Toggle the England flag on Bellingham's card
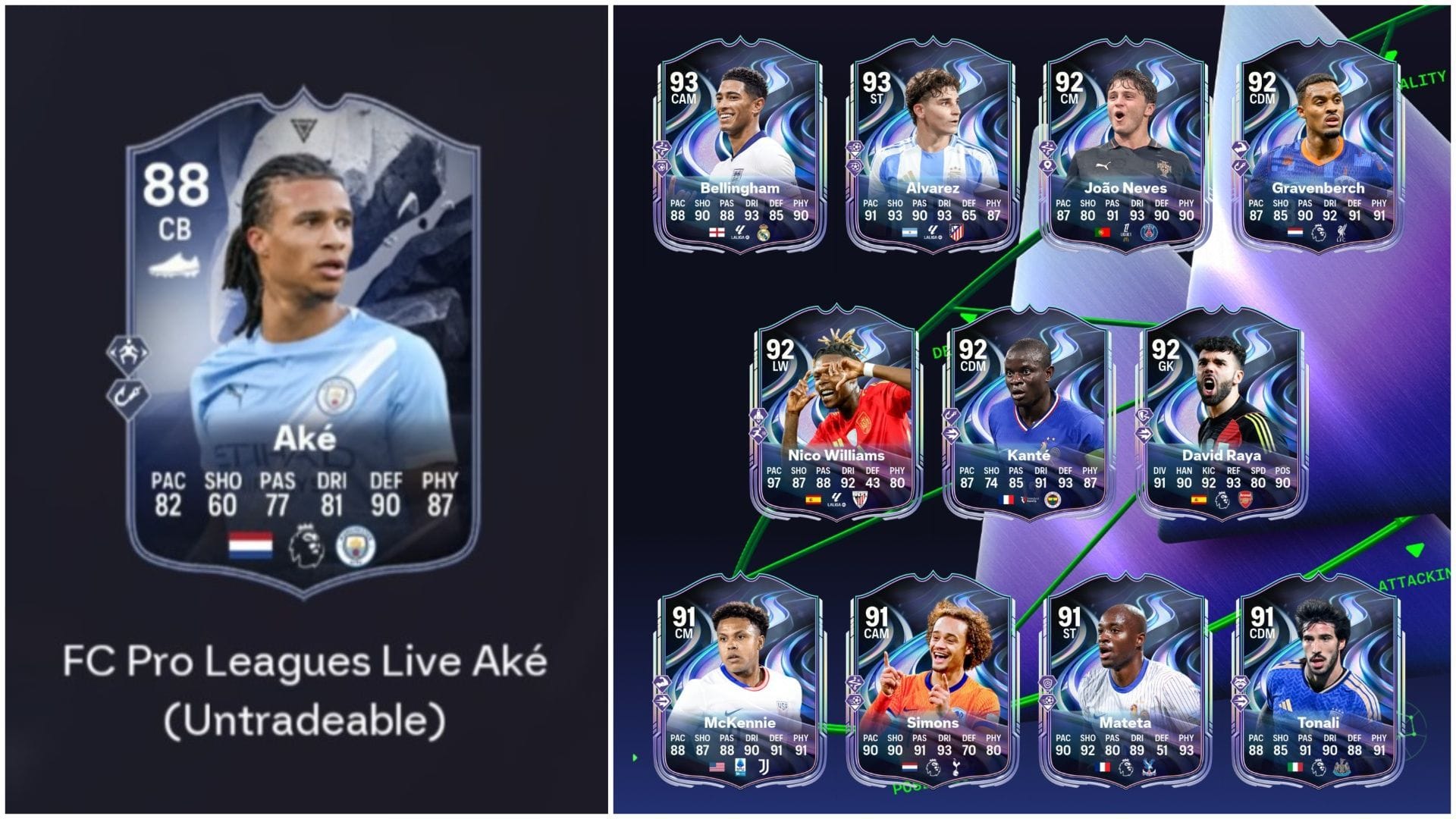1456x819 pixels. [x=717, y=233]
